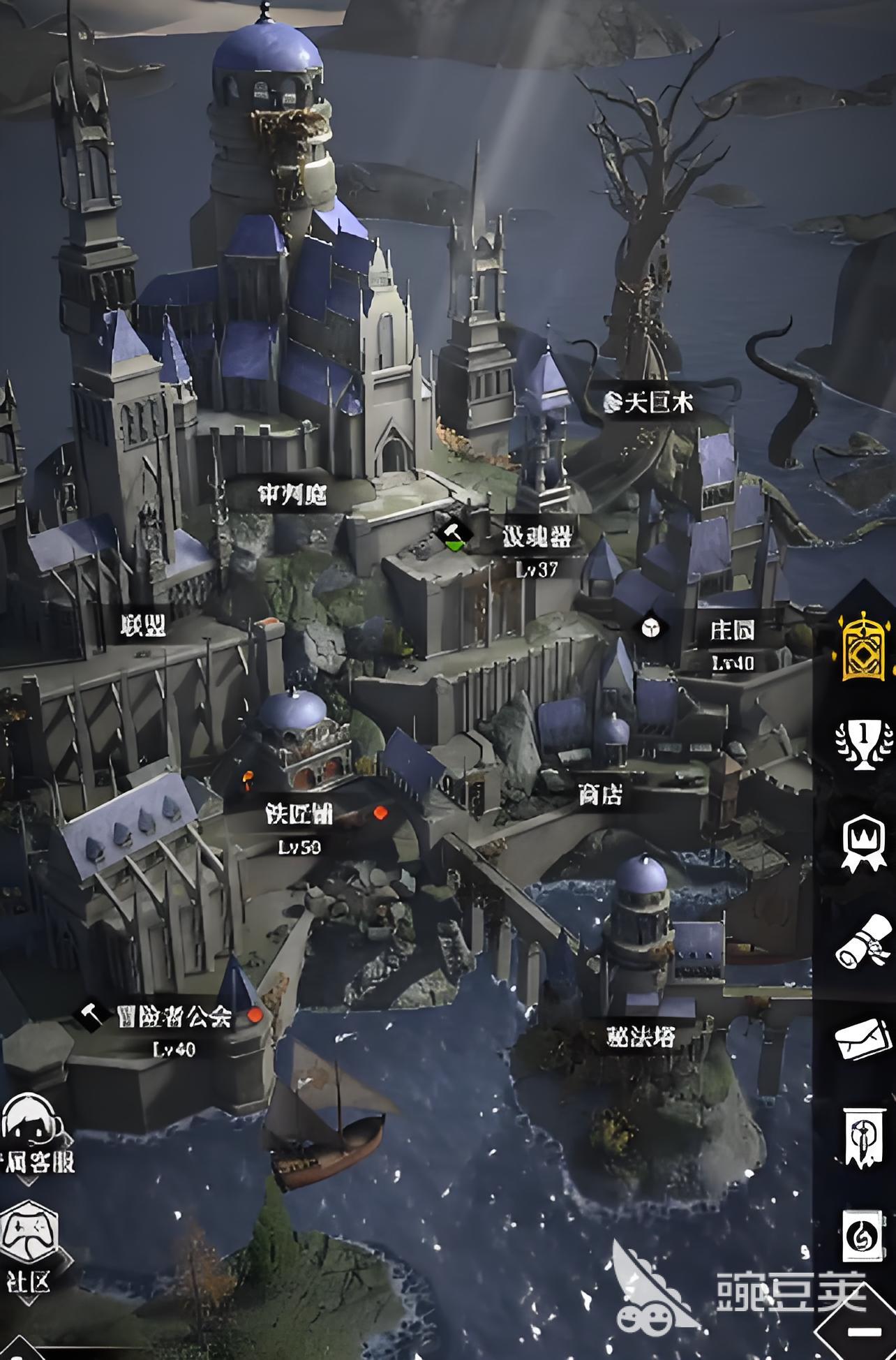Go to the 冒险者公会 guild
Viewport: 896px width, 1360px height.
click(x=174, y=1017)
